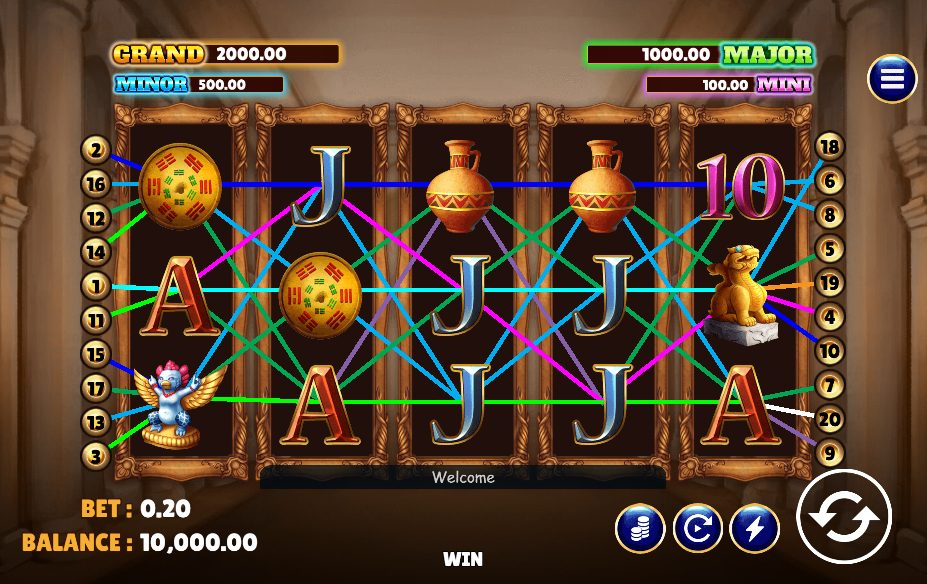Viewport: 927px width, 584px height.
Task: Show payline 1 by clicking its marker
Action: tap(96, 286)
